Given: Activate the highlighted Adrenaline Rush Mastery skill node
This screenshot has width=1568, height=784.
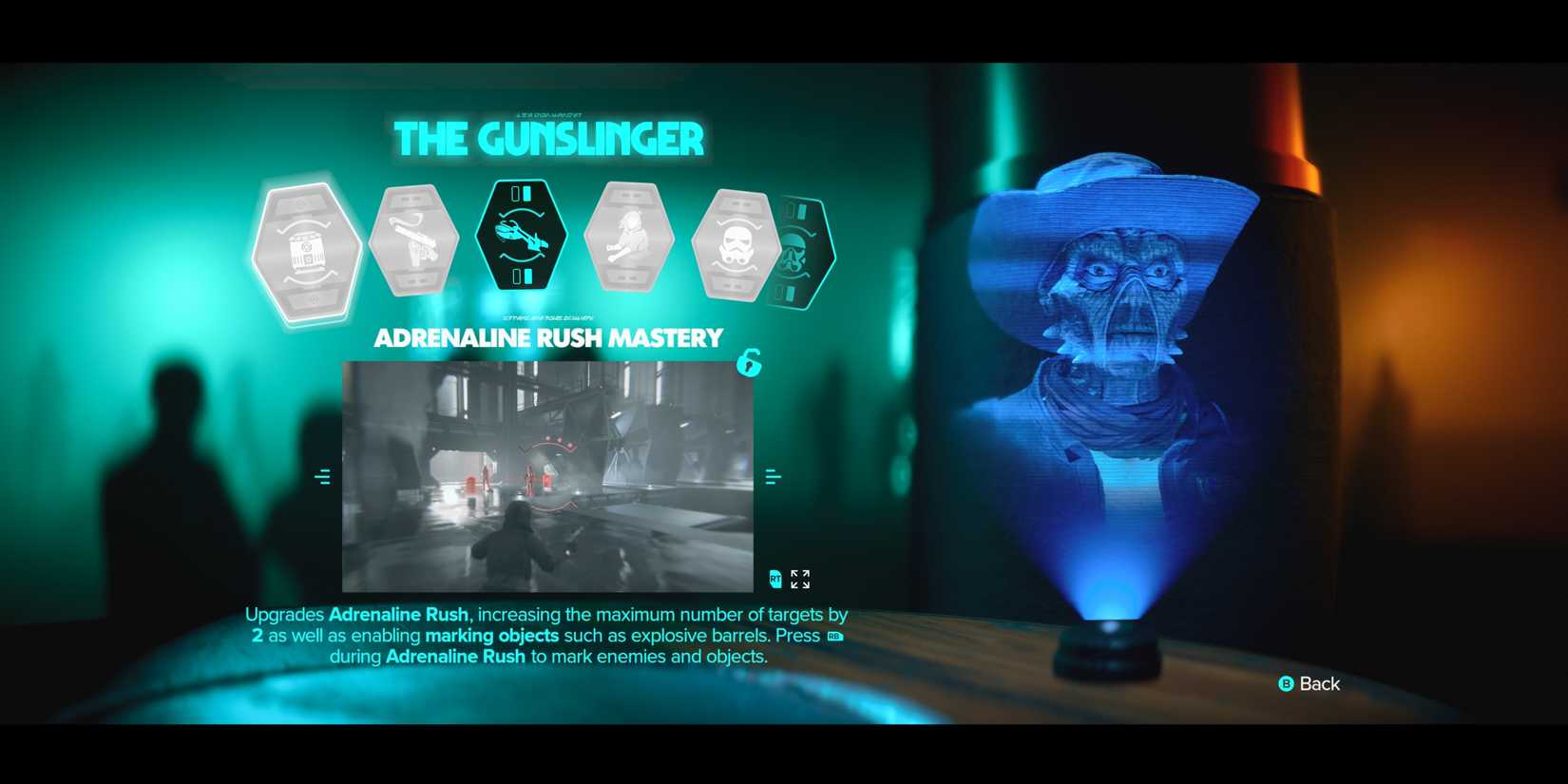Looking at the screenshot, I should point(523,235).
